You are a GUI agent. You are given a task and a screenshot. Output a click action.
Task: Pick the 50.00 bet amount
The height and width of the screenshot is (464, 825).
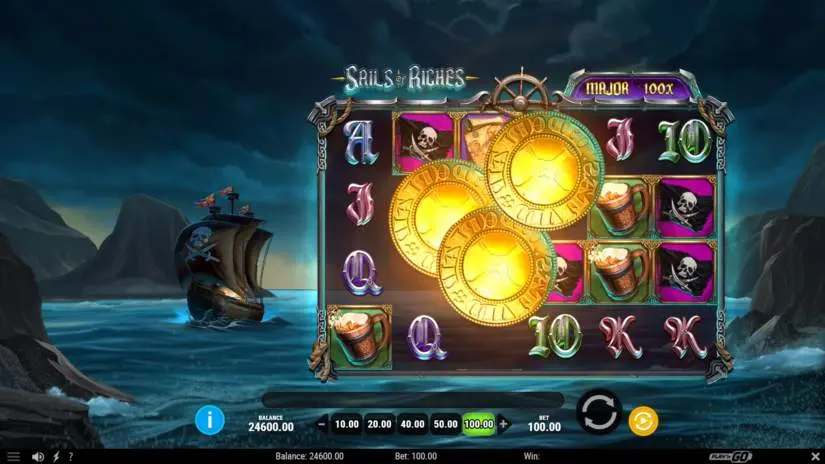click(x=445, y=424)
